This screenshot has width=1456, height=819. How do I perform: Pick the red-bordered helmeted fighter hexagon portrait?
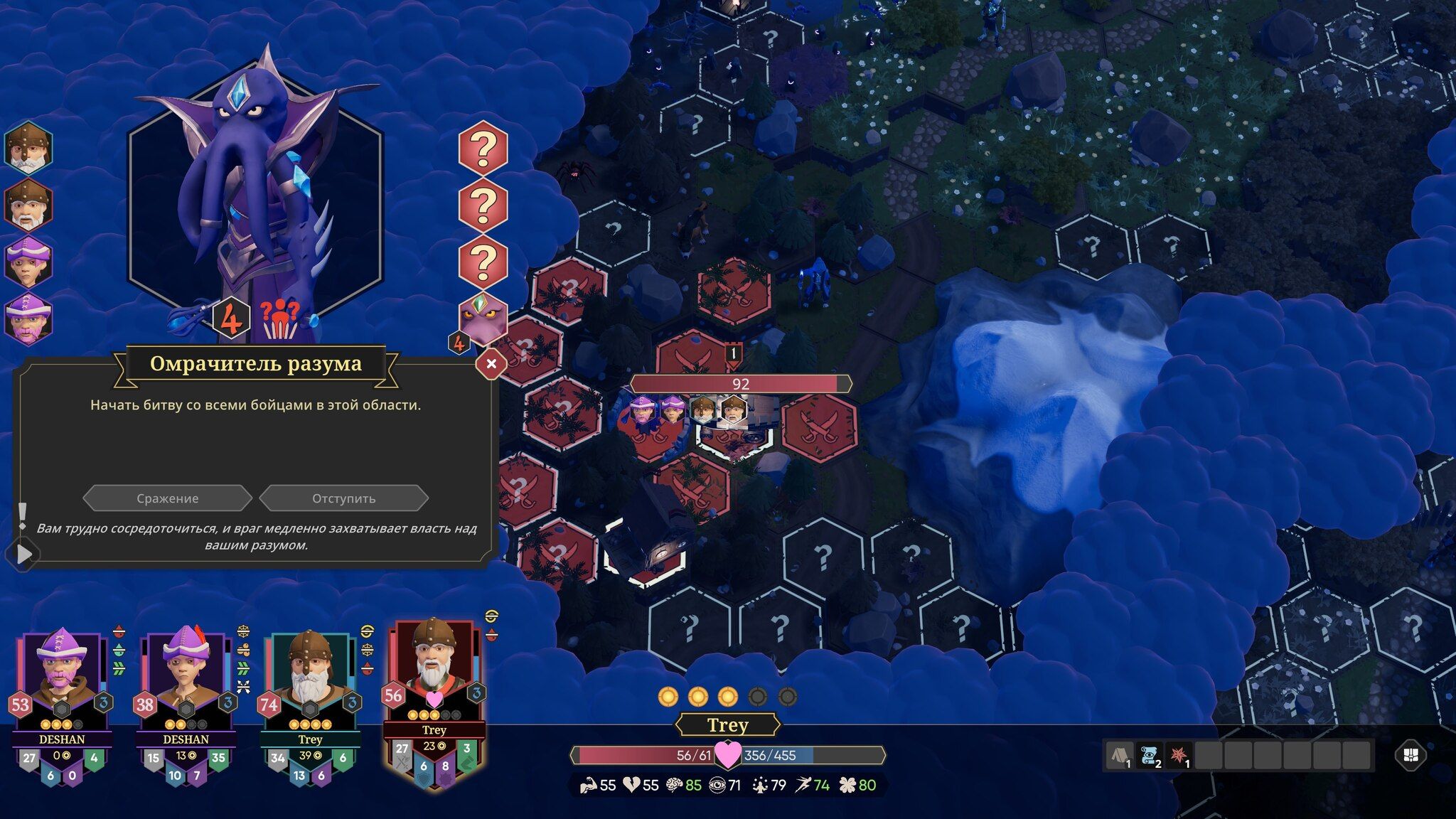pos(28,204)
